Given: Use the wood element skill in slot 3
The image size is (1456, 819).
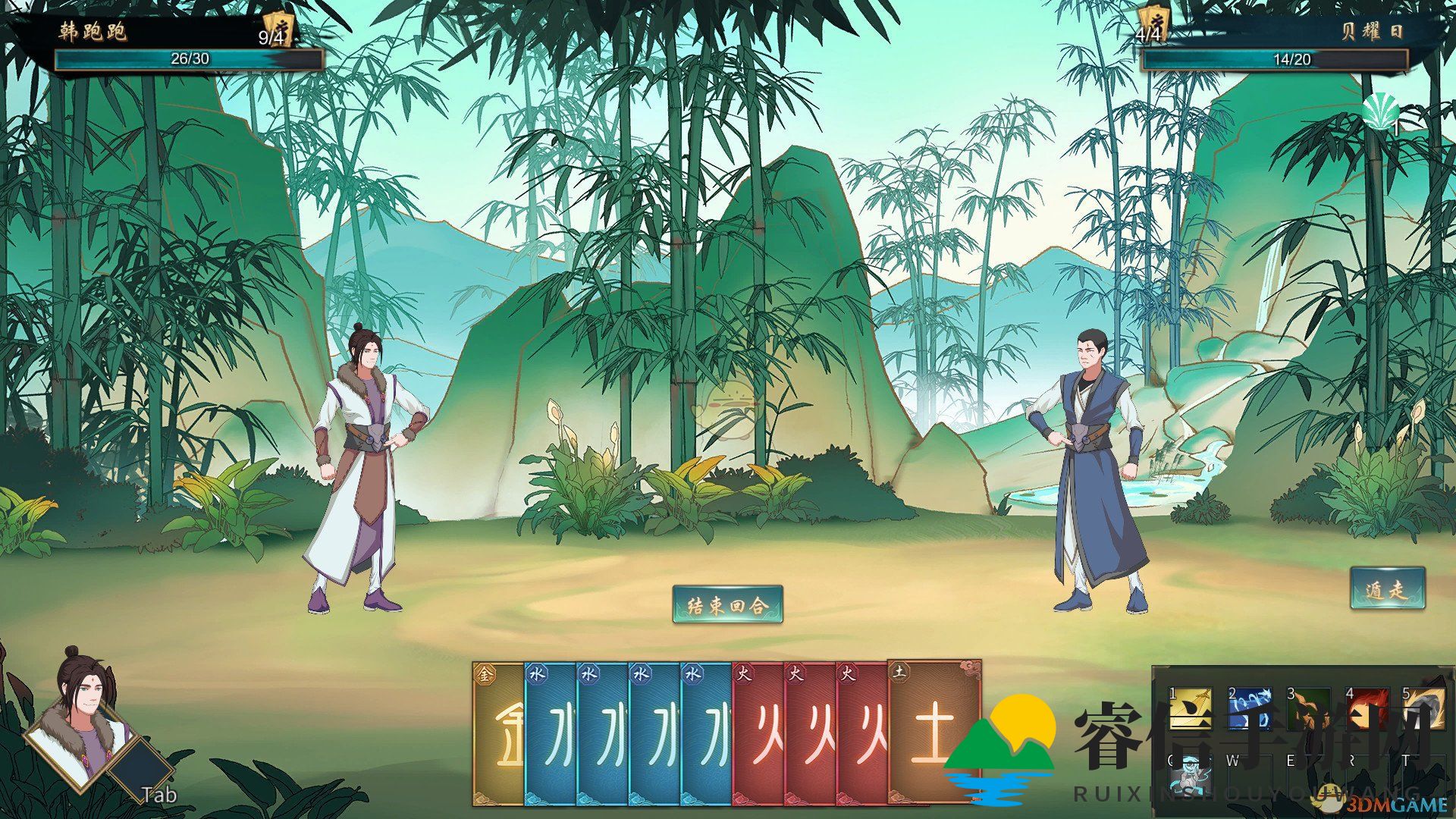Looking at the screenshot, I should 1309,708.
